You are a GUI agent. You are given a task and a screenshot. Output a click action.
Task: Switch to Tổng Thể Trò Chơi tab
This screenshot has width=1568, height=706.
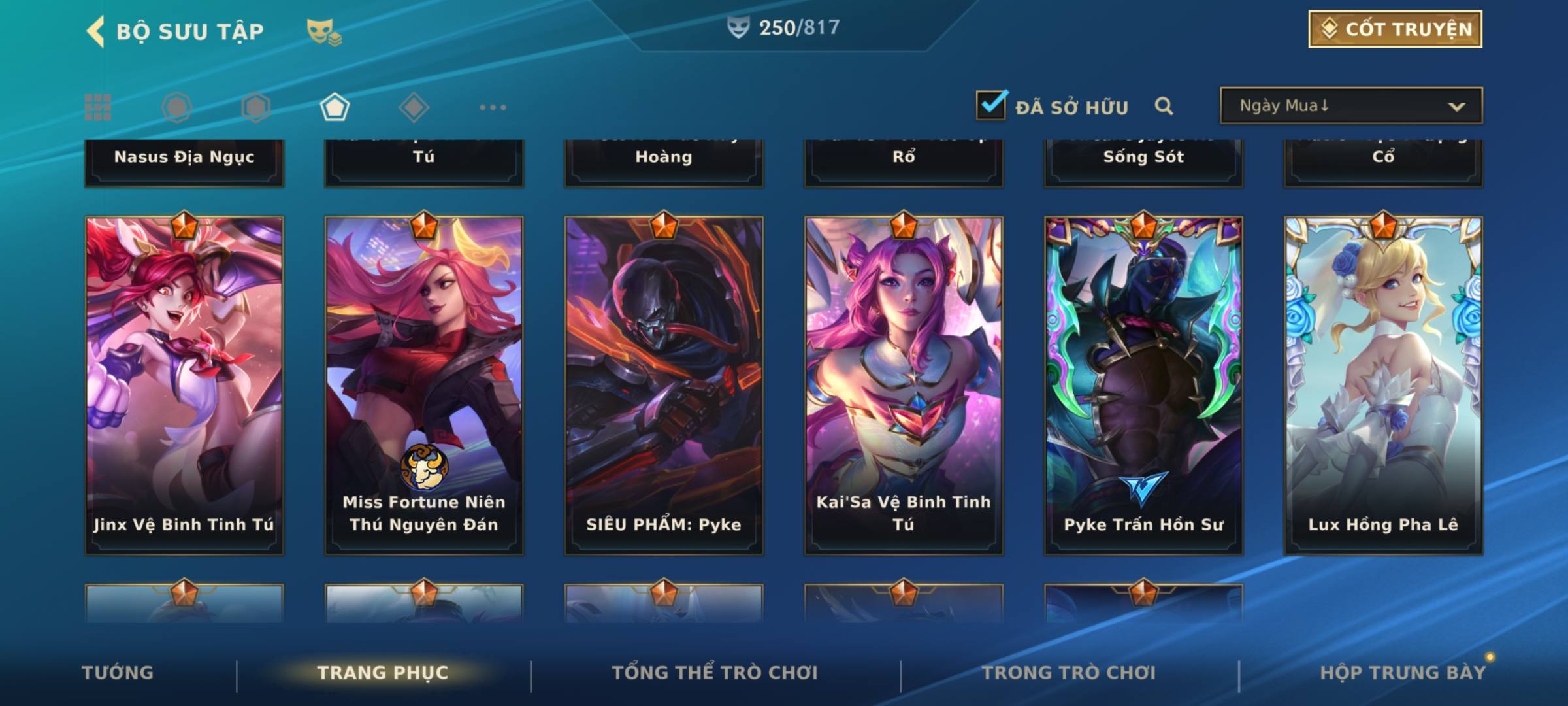click(715, 673)
